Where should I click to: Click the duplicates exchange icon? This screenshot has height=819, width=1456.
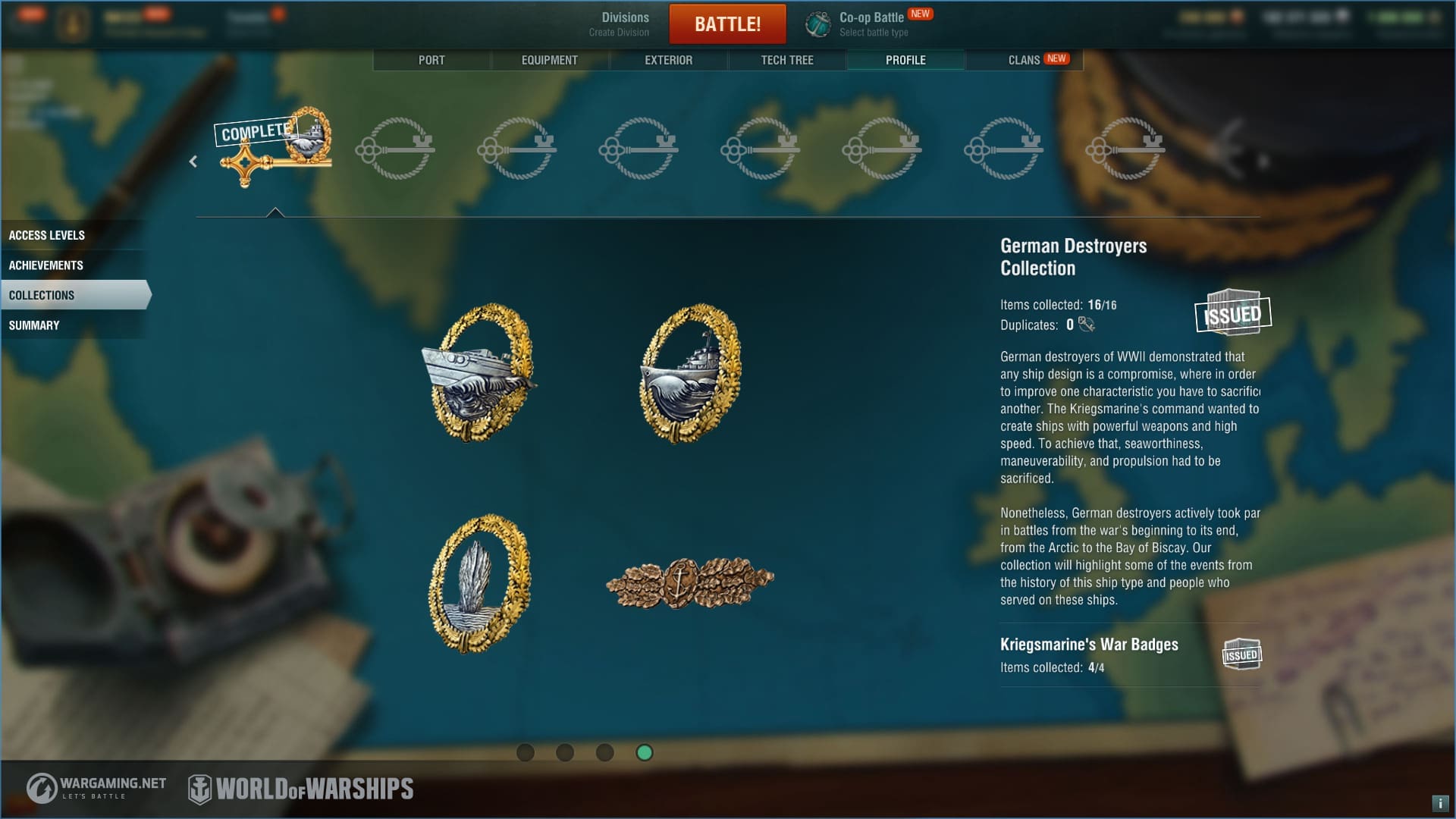[1087, 325]
